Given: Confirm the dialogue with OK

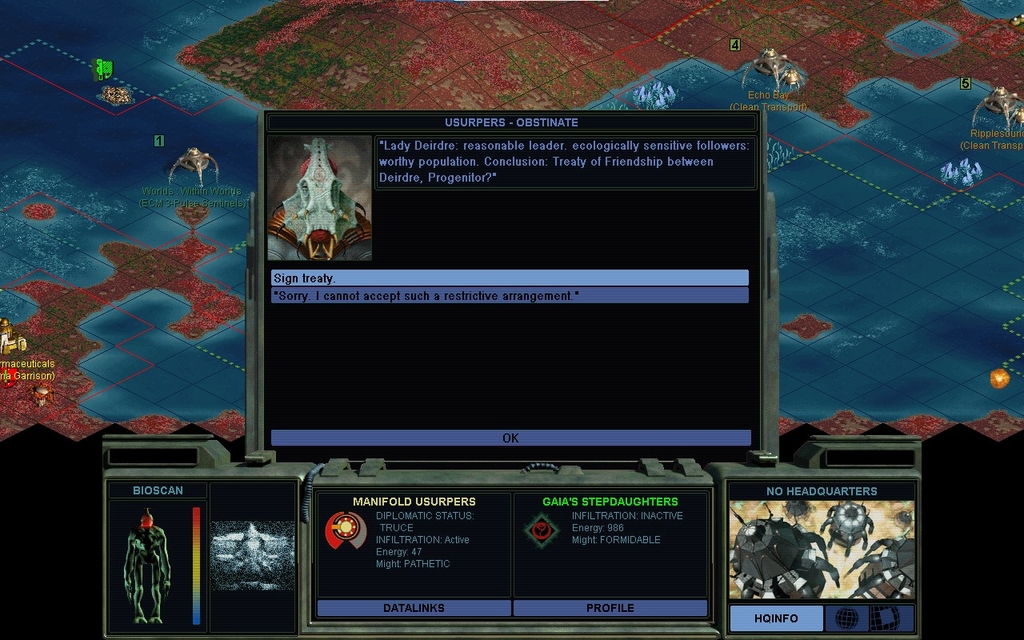Looking at the screenshot, I should coord(510,438).
